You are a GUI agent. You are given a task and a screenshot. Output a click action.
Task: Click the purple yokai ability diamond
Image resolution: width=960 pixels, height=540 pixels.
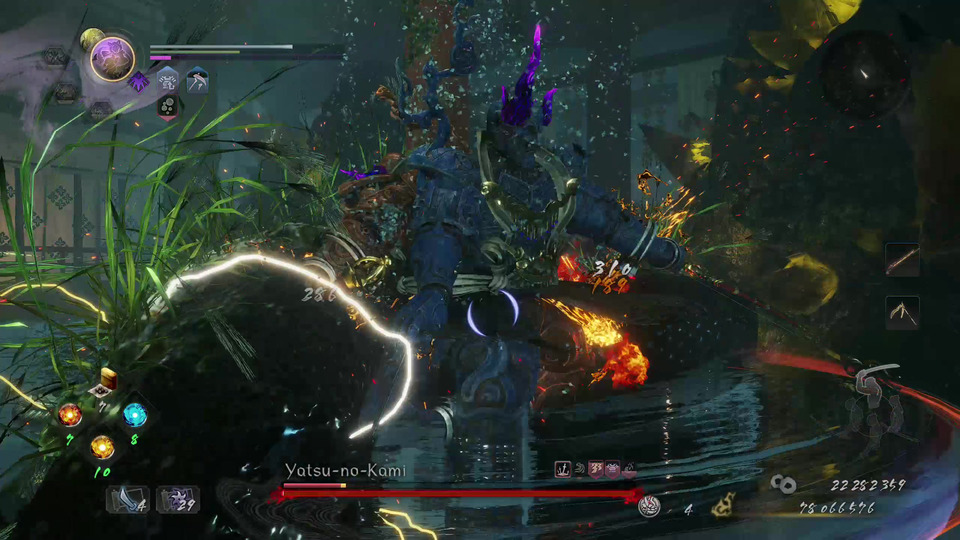point(138,80)
